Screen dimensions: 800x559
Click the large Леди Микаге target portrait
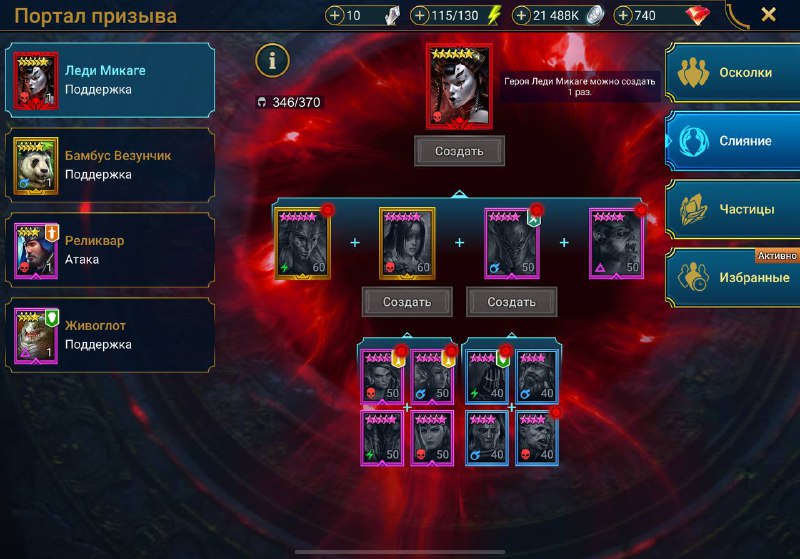click(459, 87)
